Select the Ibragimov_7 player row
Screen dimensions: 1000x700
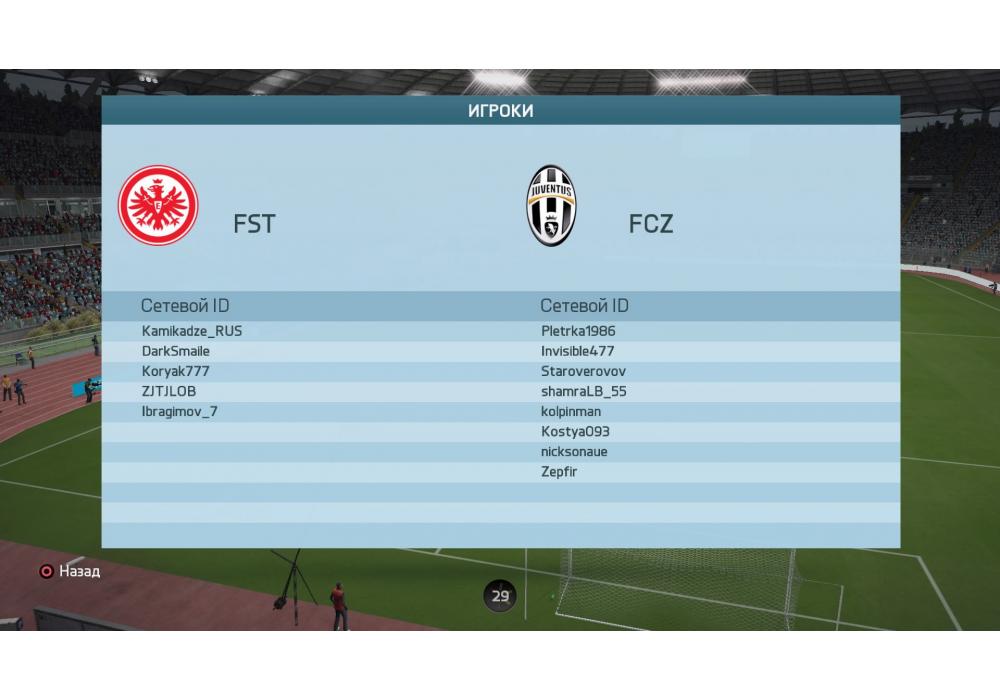(180, 411)
